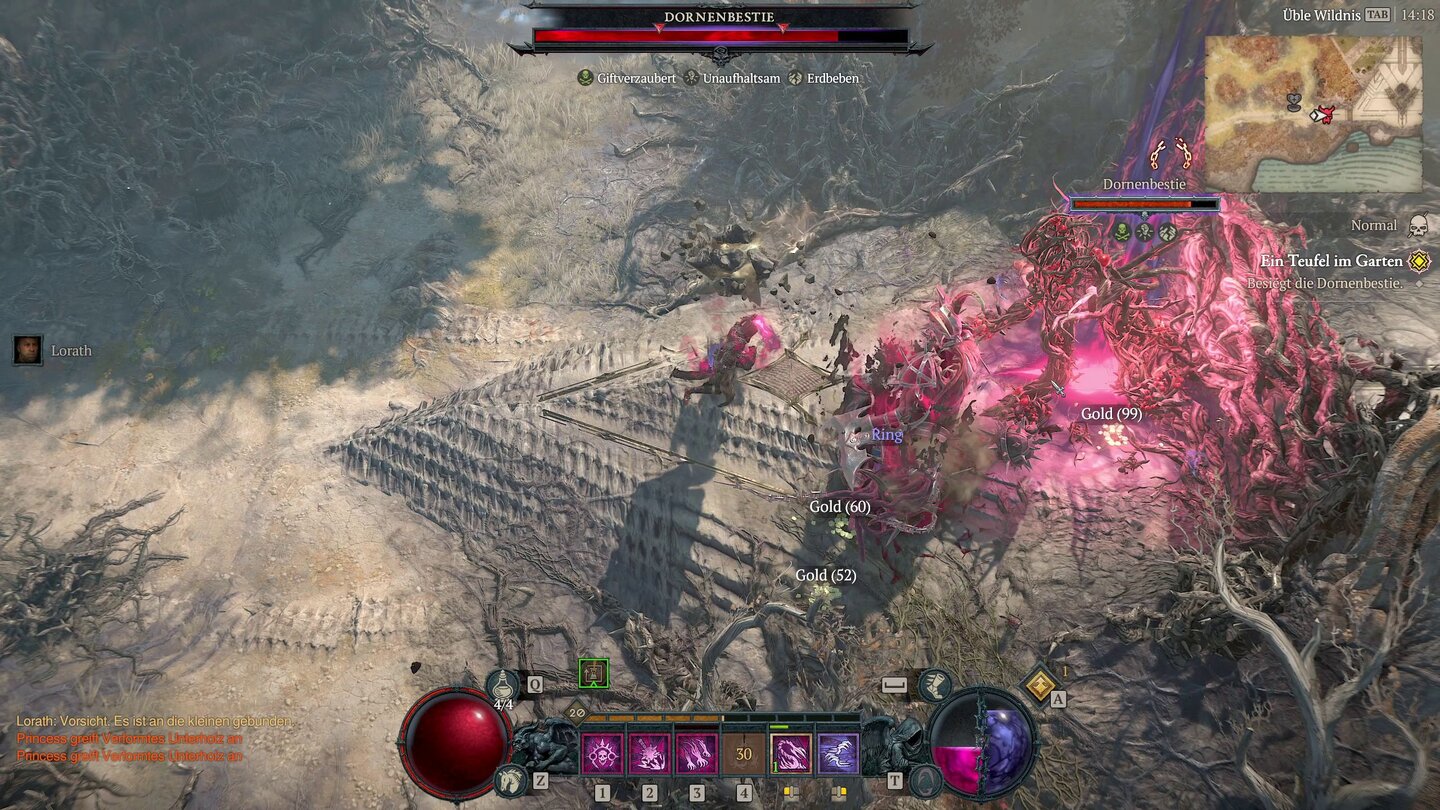Collect the Gold (99) loot label
This screenshot has height=810, width=1440.
coord(1111,414)
